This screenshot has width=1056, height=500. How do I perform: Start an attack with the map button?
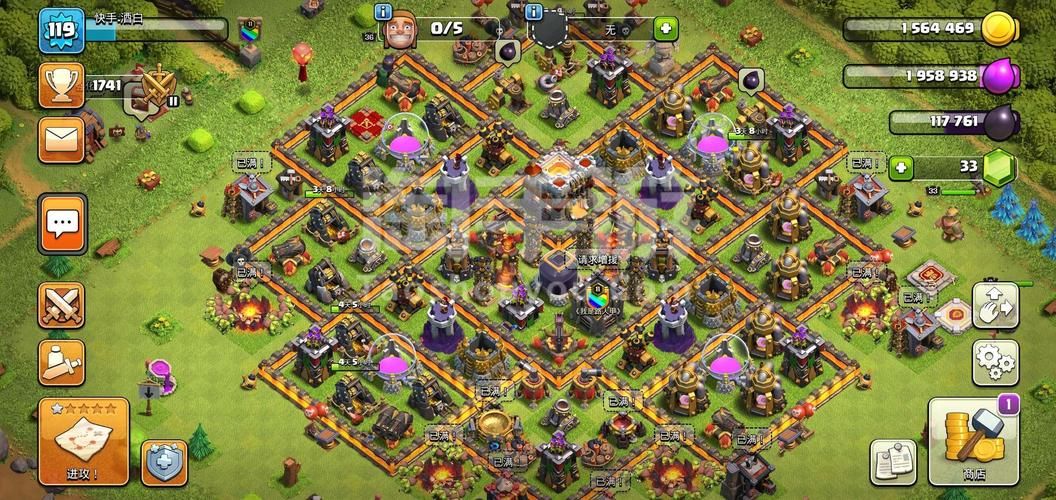84,440
